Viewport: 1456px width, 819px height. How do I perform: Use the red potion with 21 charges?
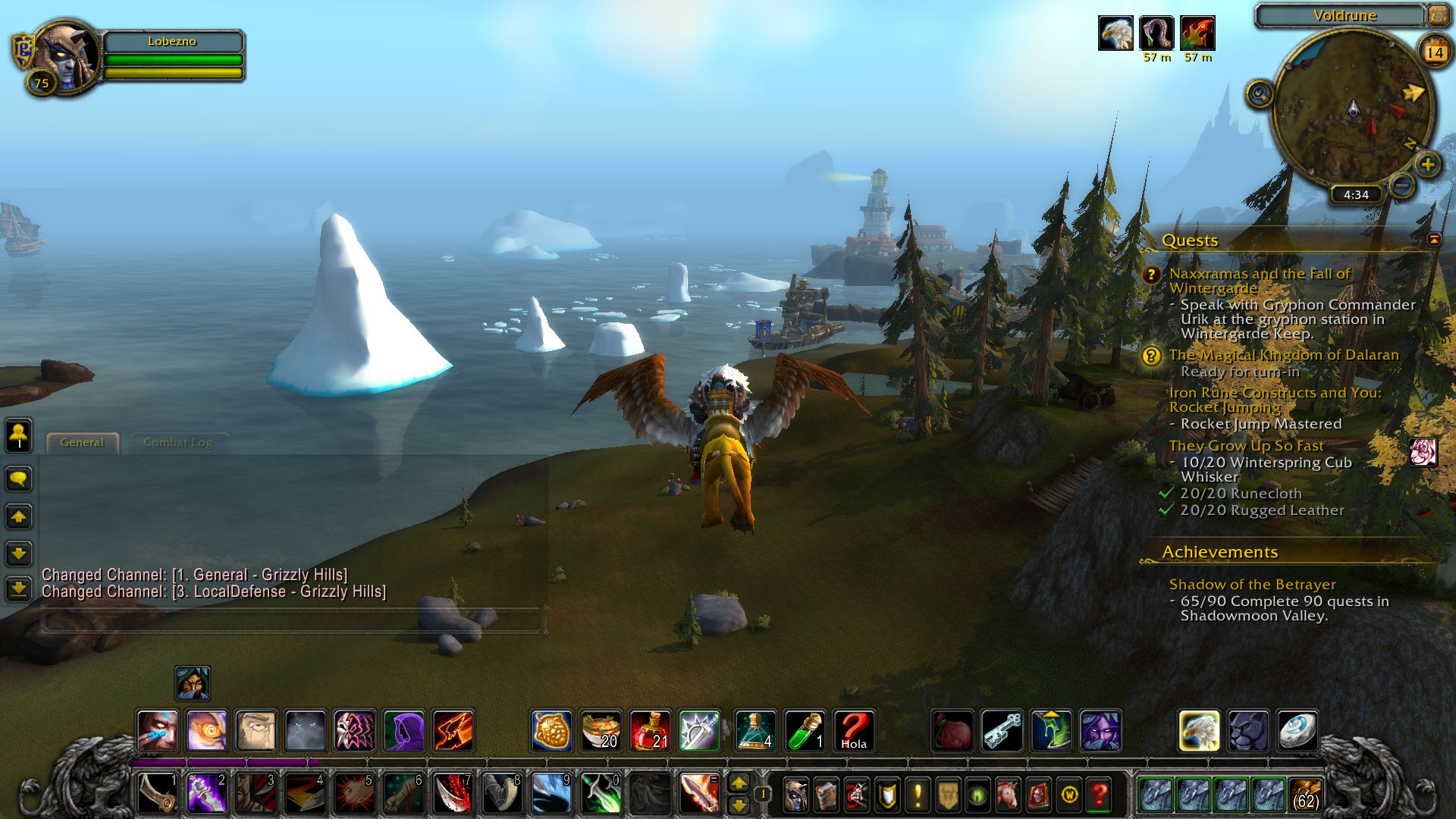650,731
